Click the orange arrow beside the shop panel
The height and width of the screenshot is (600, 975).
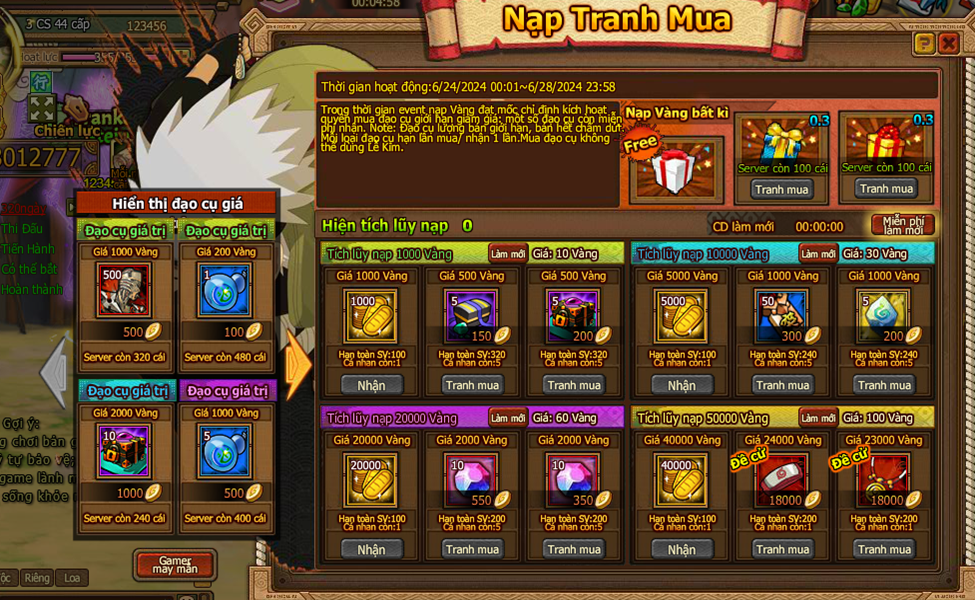[x=297, y=366]
